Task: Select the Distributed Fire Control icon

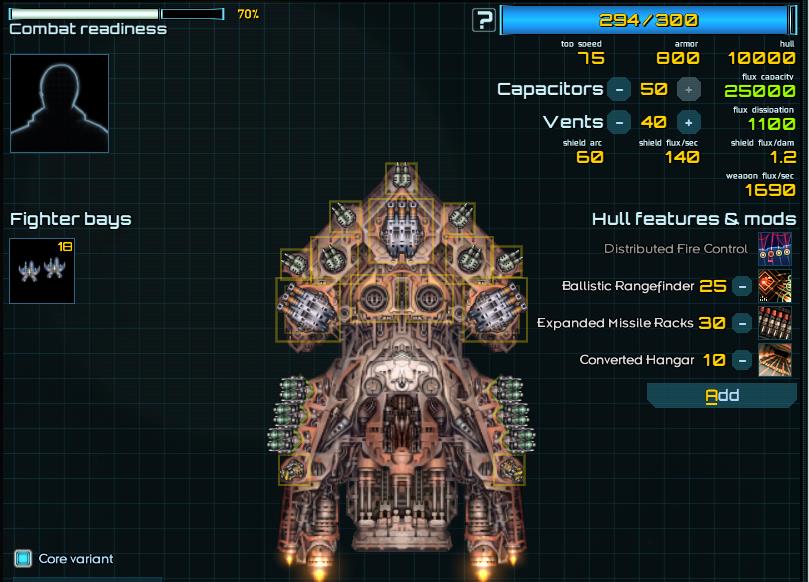Action: 774,248
